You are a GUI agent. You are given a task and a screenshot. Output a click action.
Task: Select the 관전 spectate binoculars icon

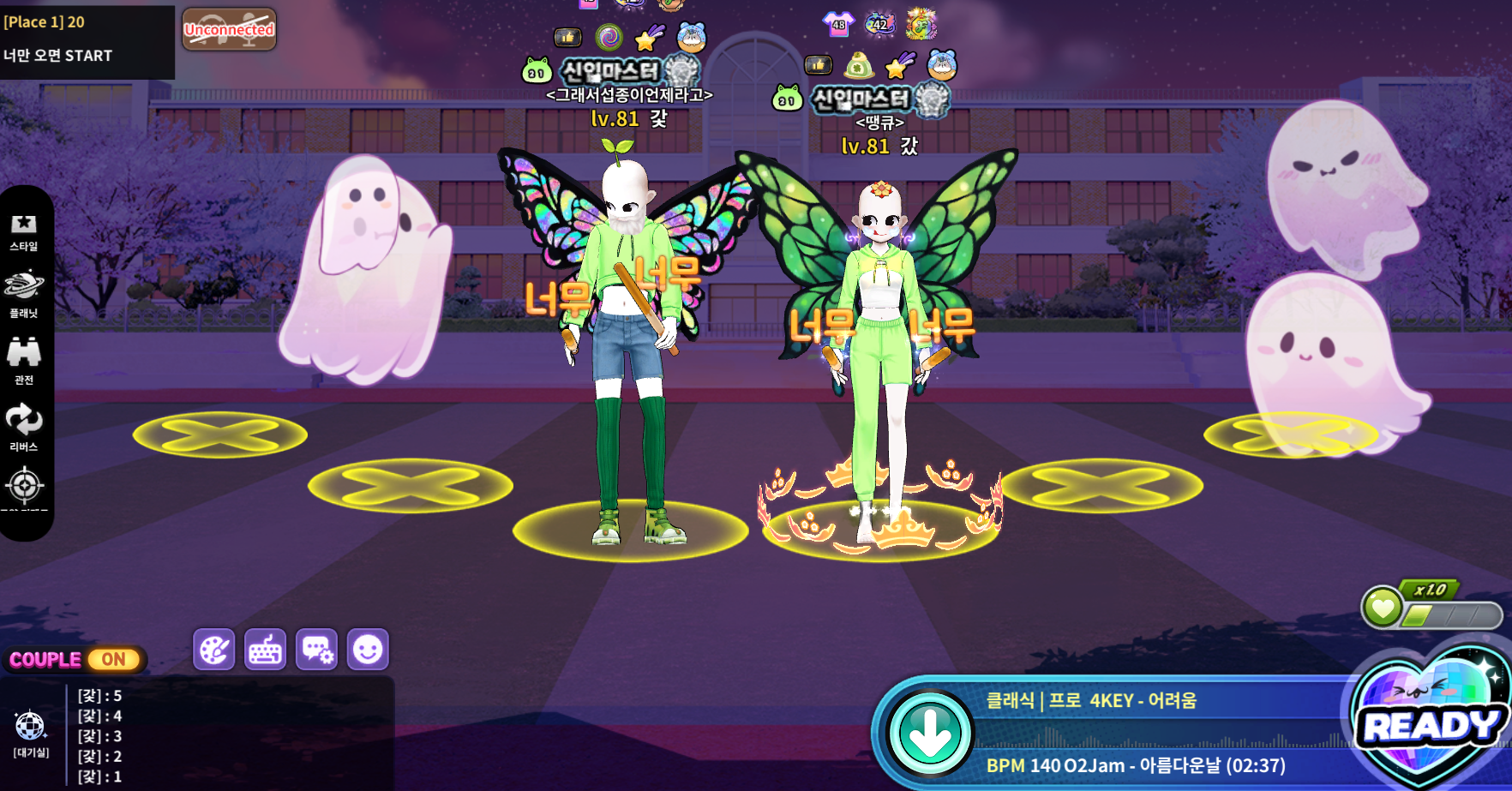(24, 360)
